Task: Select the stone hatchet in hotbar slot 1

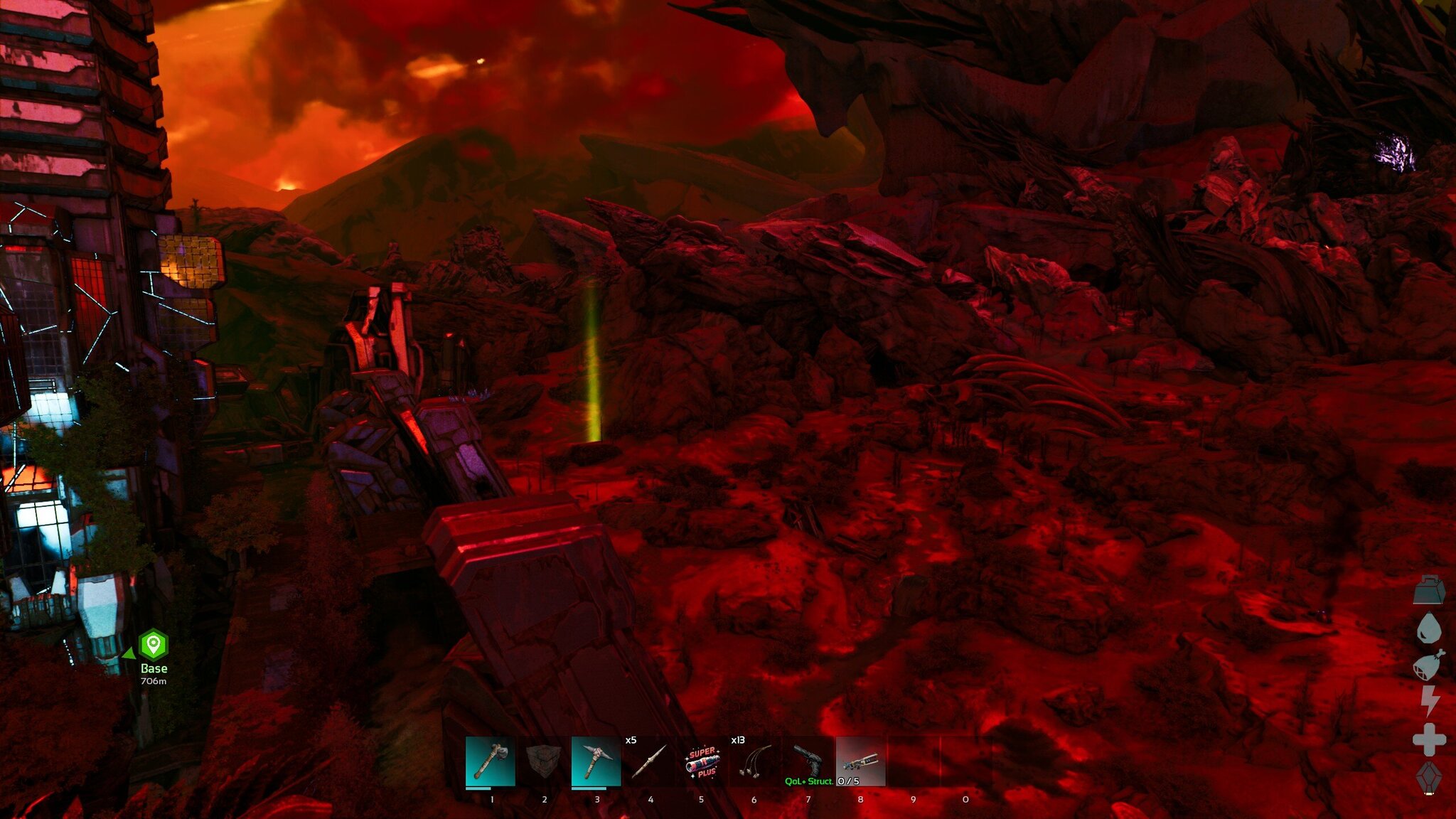Action: (491, 761)
